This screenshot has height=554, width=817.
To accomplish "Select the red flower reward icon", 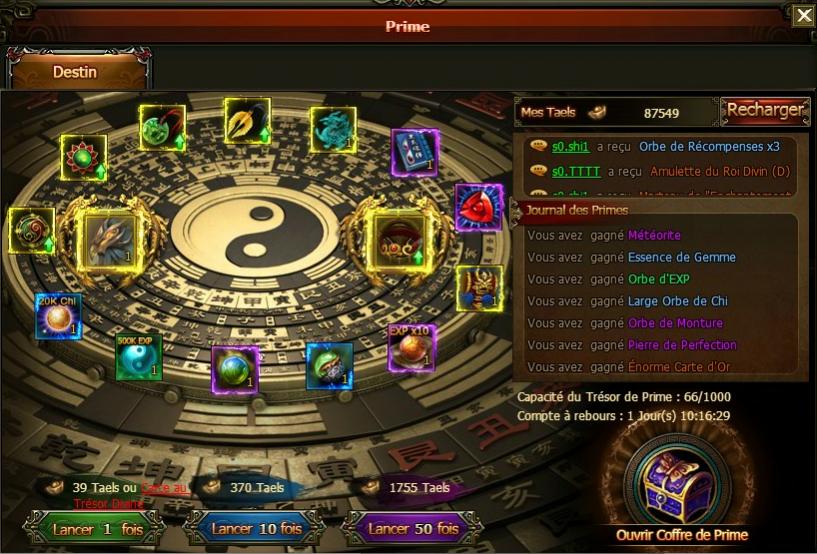I will 83,157.
